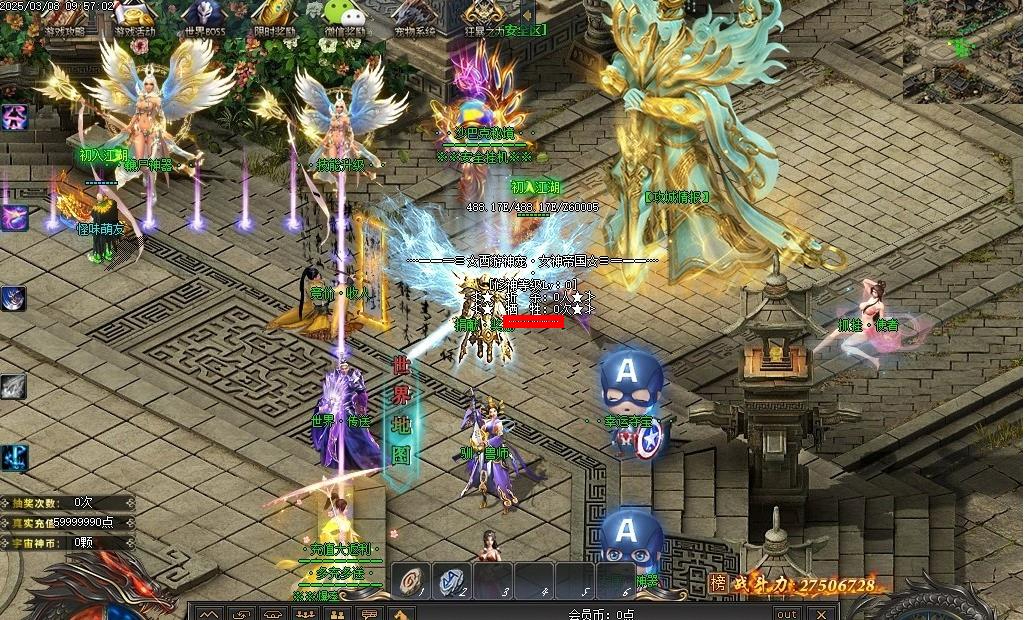
Task: Open the 世界BOSS panel
Action: 205,18
